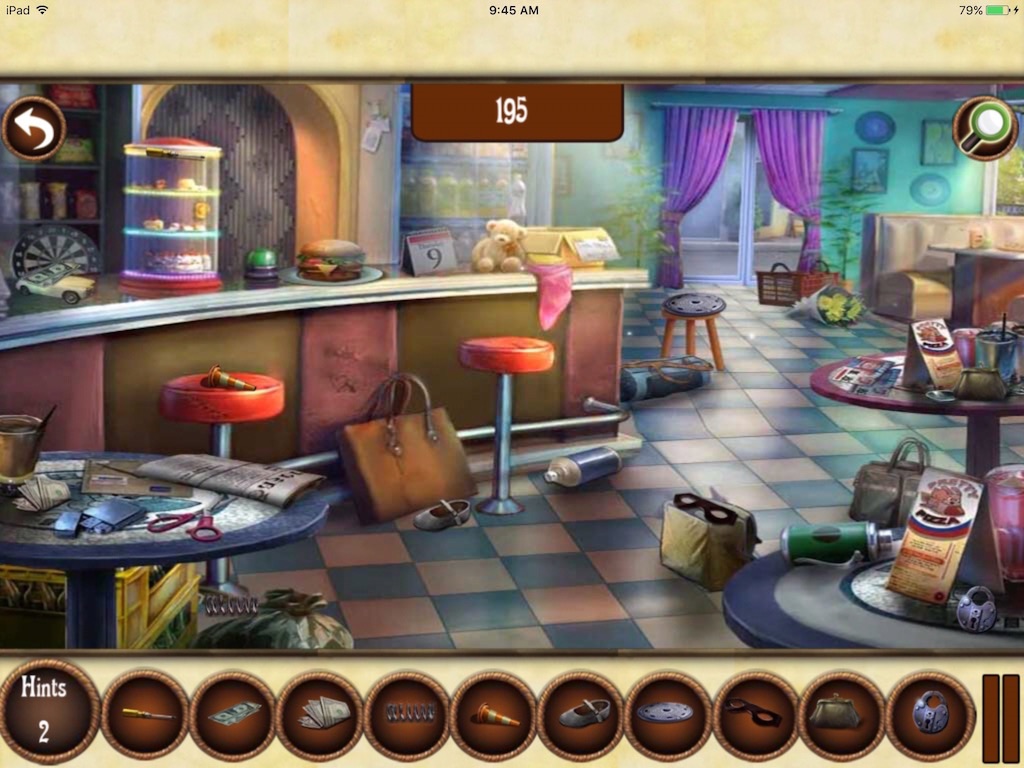Screen dimensions: 1024x768
Task: Pause the game with the pause bars
Action: point(1000,718)
